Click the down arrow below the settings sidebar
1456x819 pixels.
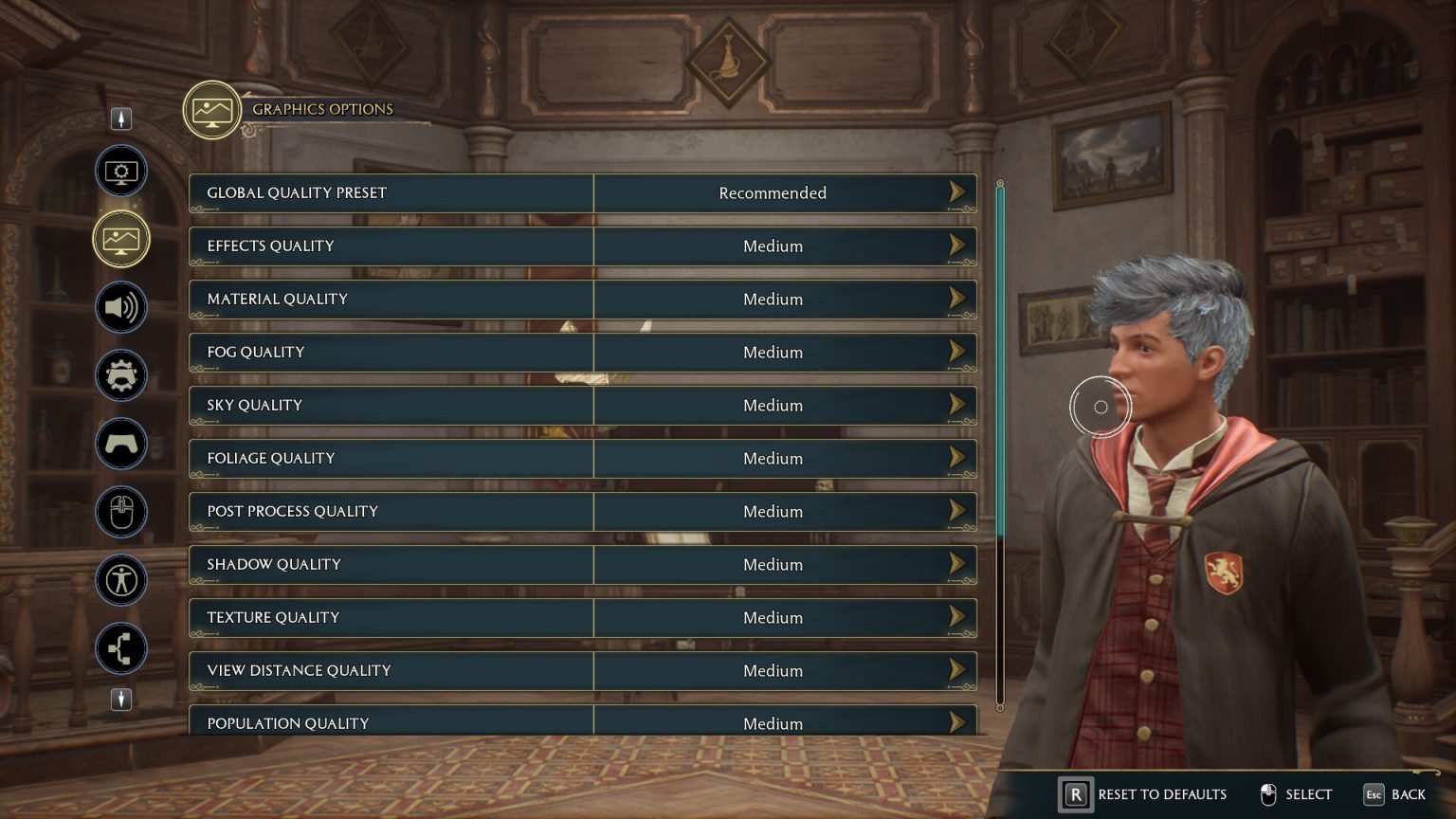[x=120, y=701]
